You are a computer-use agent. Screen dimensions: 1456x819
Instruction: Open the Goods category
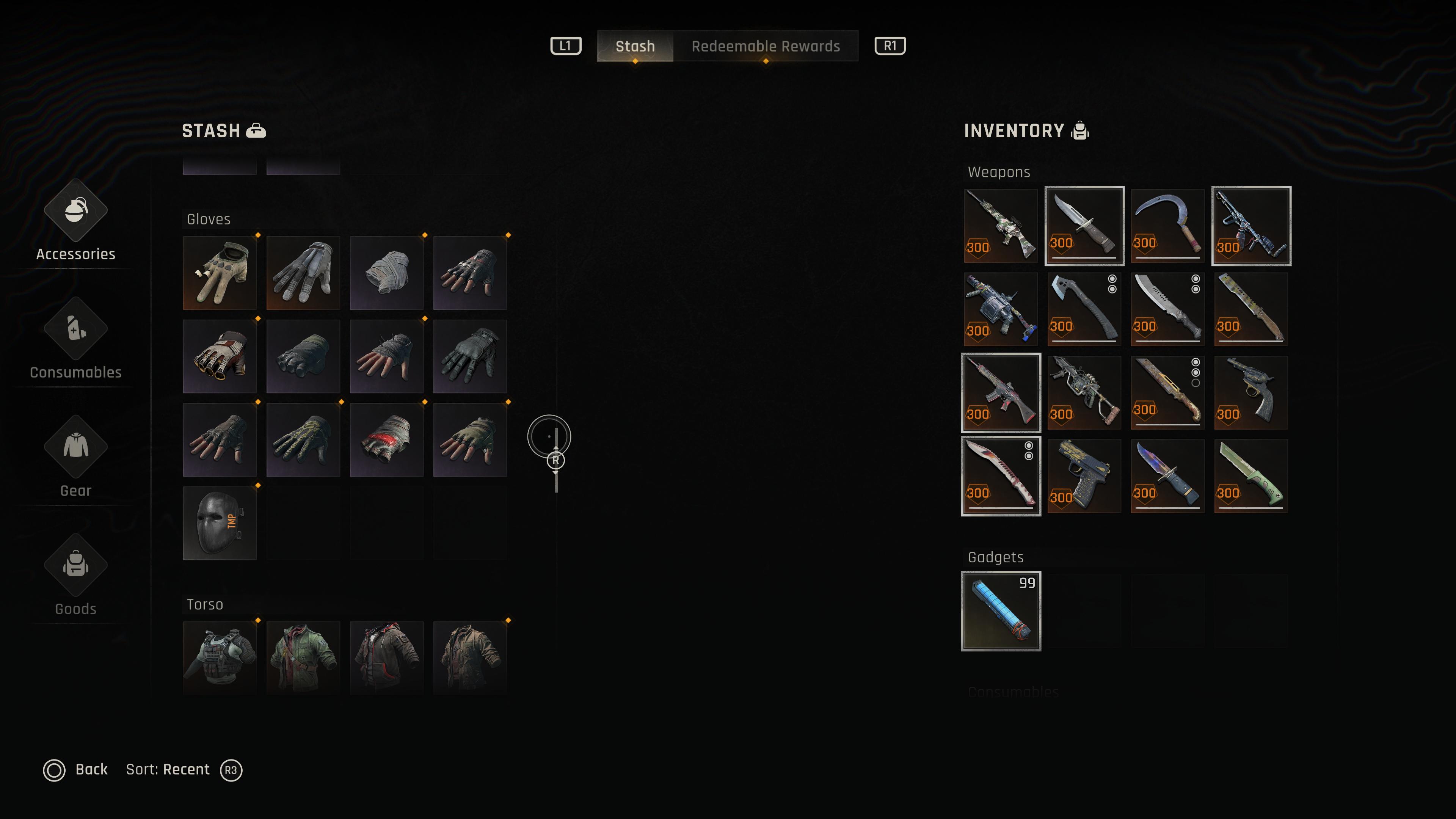click(x=76, y=576)
